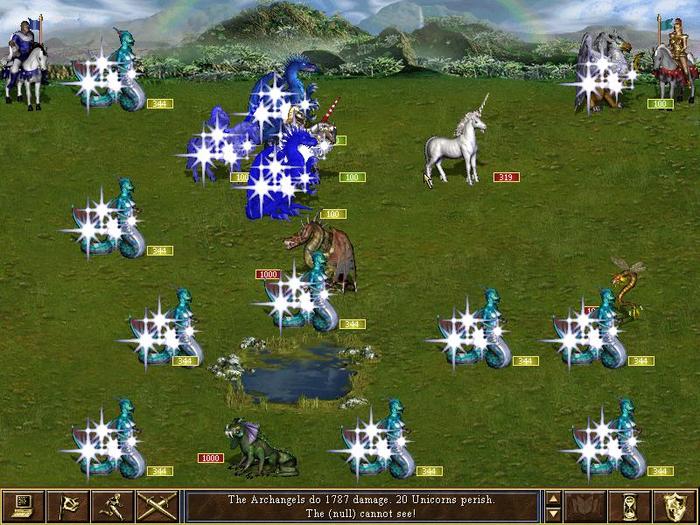Retreat from combat with the running man button
This screenshot has width=700, height=525.
[113, 507]
